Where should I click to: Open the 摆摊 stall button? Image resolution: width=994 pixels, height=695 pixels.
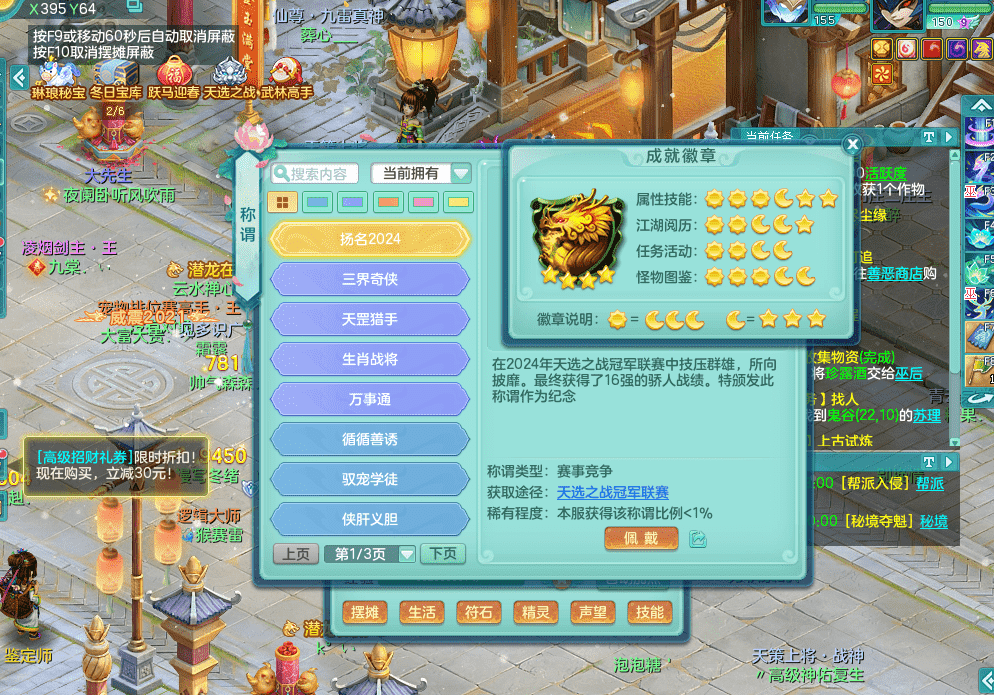(x=365, y=612)
